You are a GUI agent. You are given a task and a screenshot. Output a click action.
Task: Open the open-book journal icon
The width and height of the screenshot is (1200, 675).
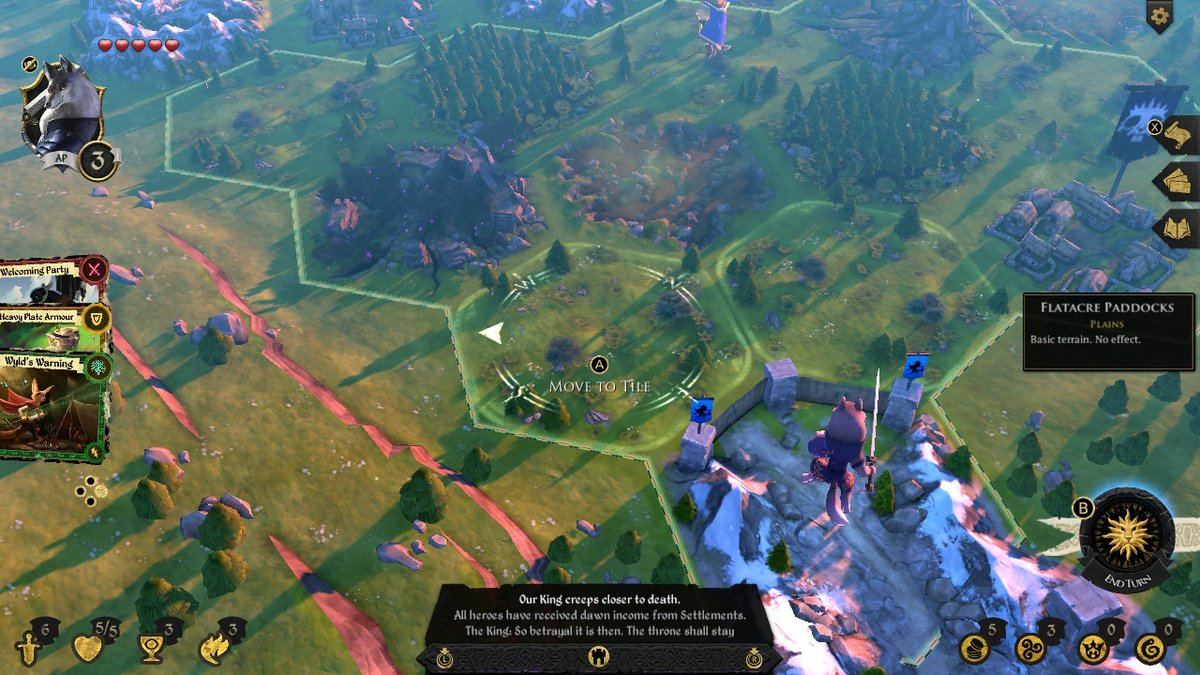click(1178, 229)
